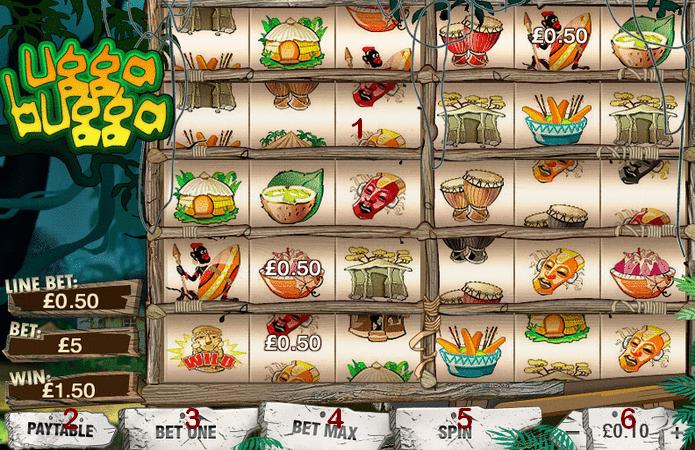Decrease coin value with the minus button
Screen dimensions: 695x450
coord(577,431)
